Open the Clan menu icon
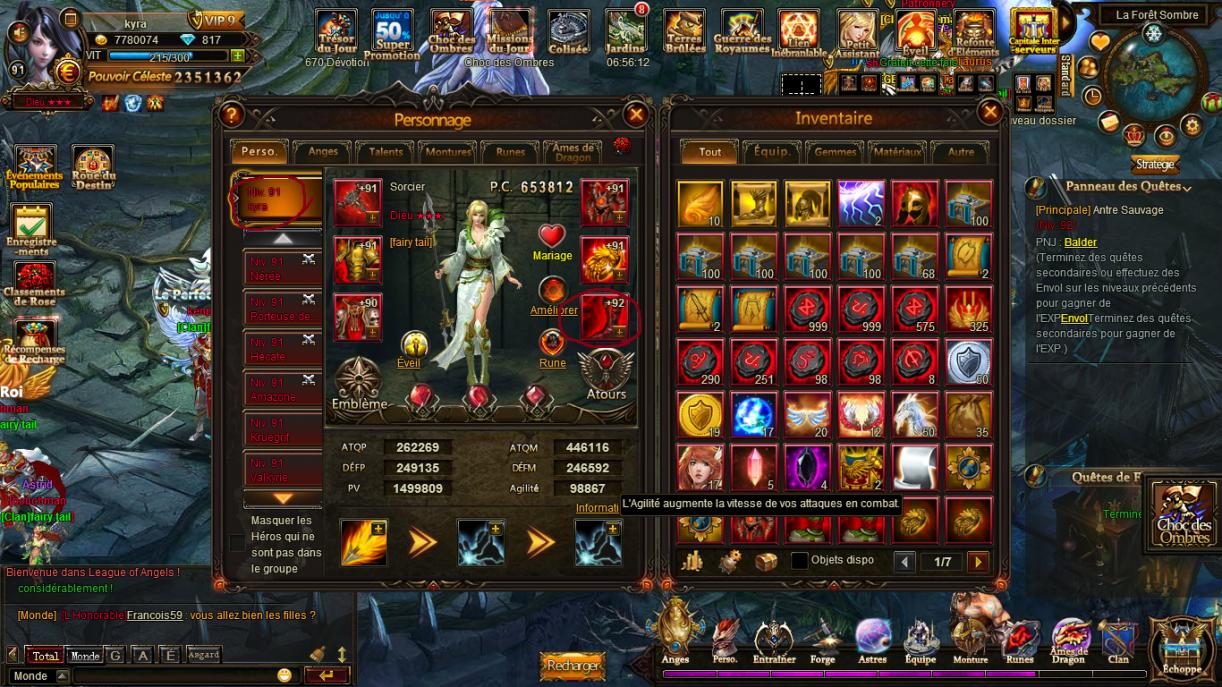Image resolution: width=1222 pixels, height=687 pixels. click(1118, 640)
